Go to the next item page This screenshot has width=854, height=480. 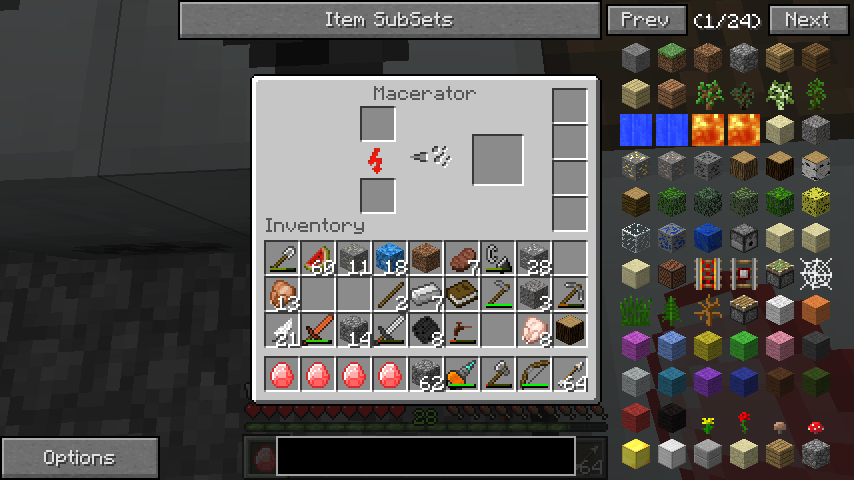(806, 20)
